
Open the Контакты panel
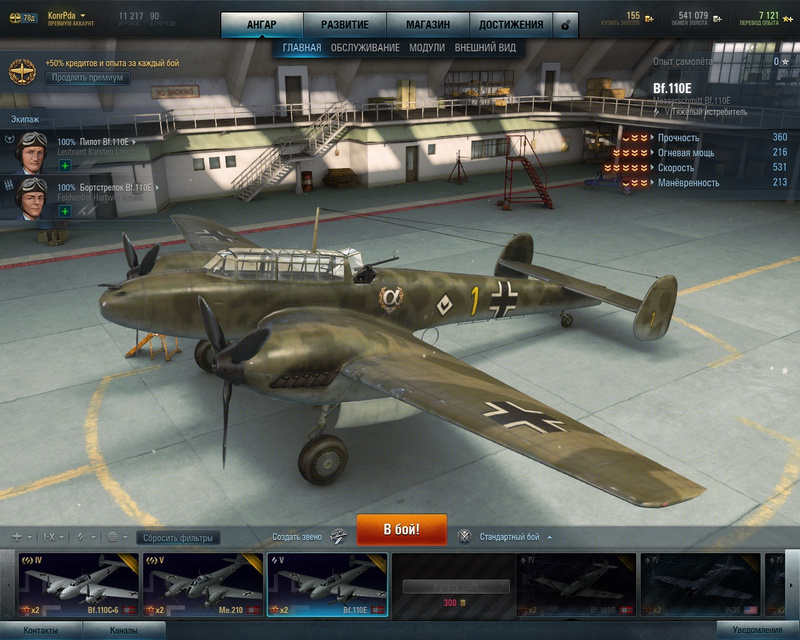click(x=40, y=631)
